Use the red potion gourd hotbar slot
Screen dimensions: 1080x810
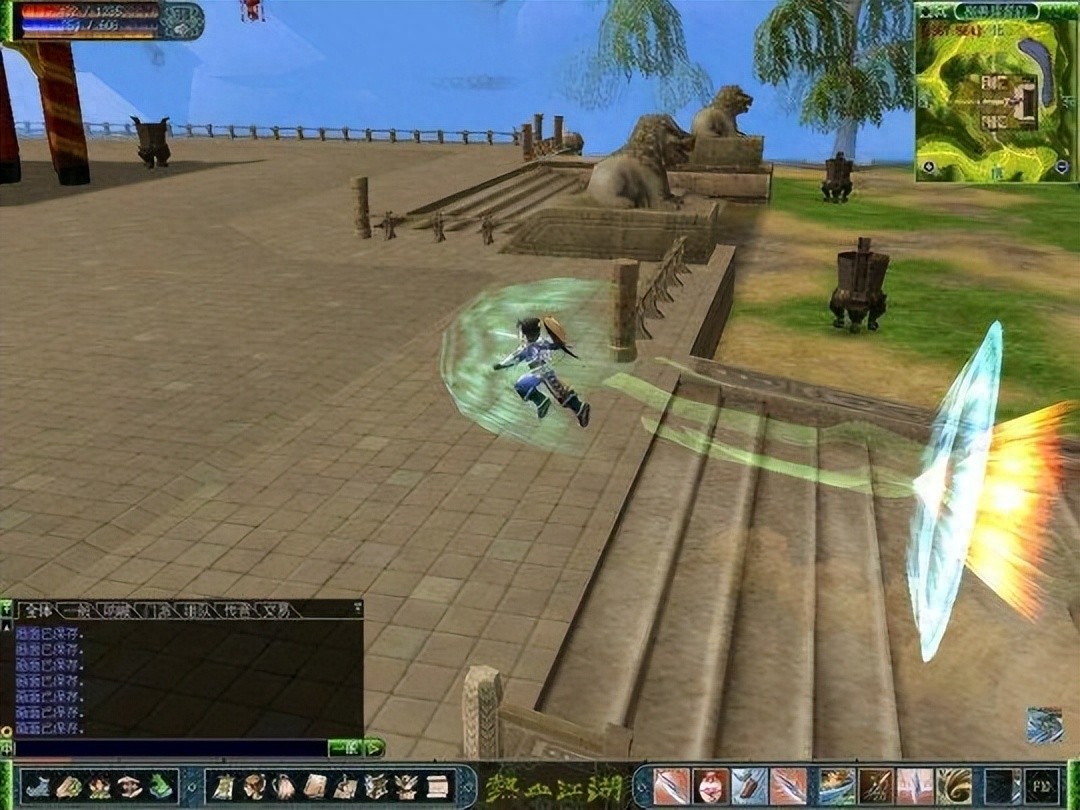click(x=710, y=787)
